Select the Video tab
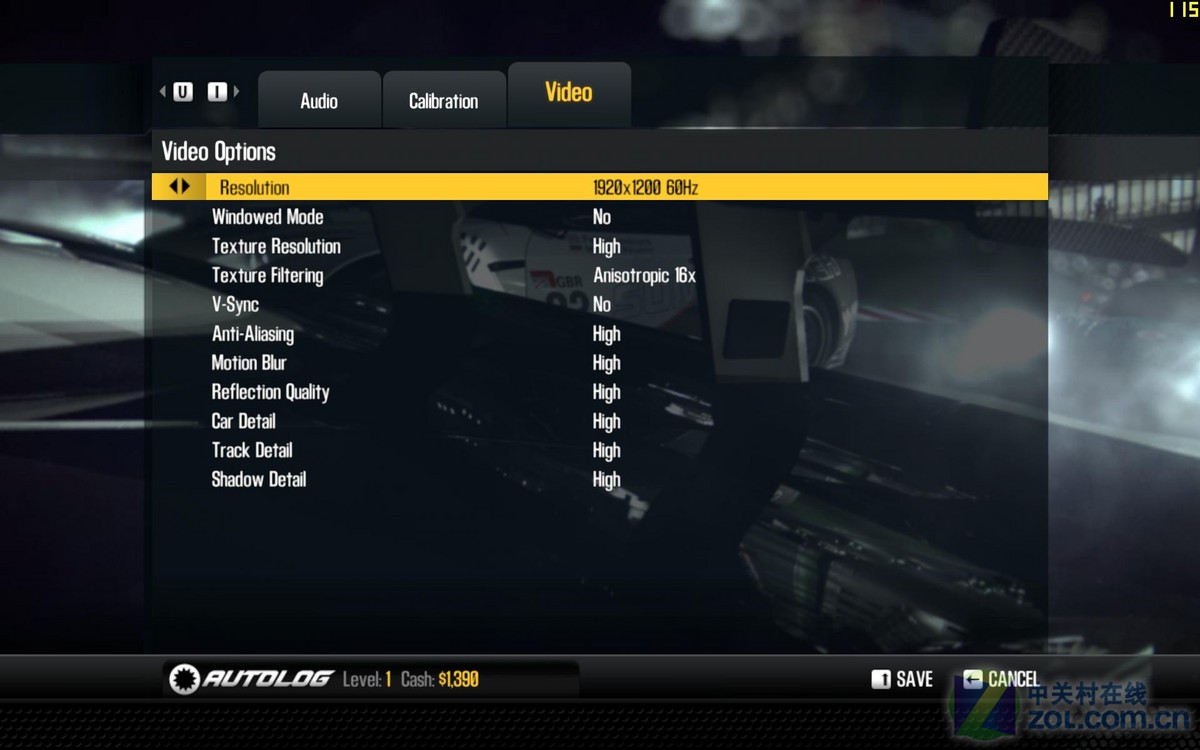1200x750 pixels. click(x=569, y=93)
